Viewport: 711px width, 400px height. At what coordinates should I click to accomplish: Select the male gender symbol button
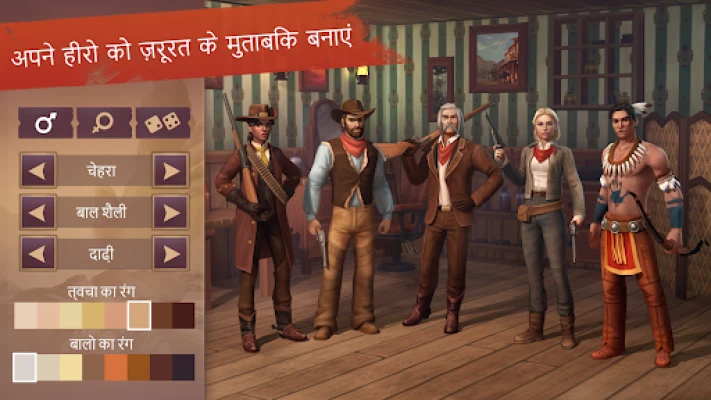click(x=46, y=124)
